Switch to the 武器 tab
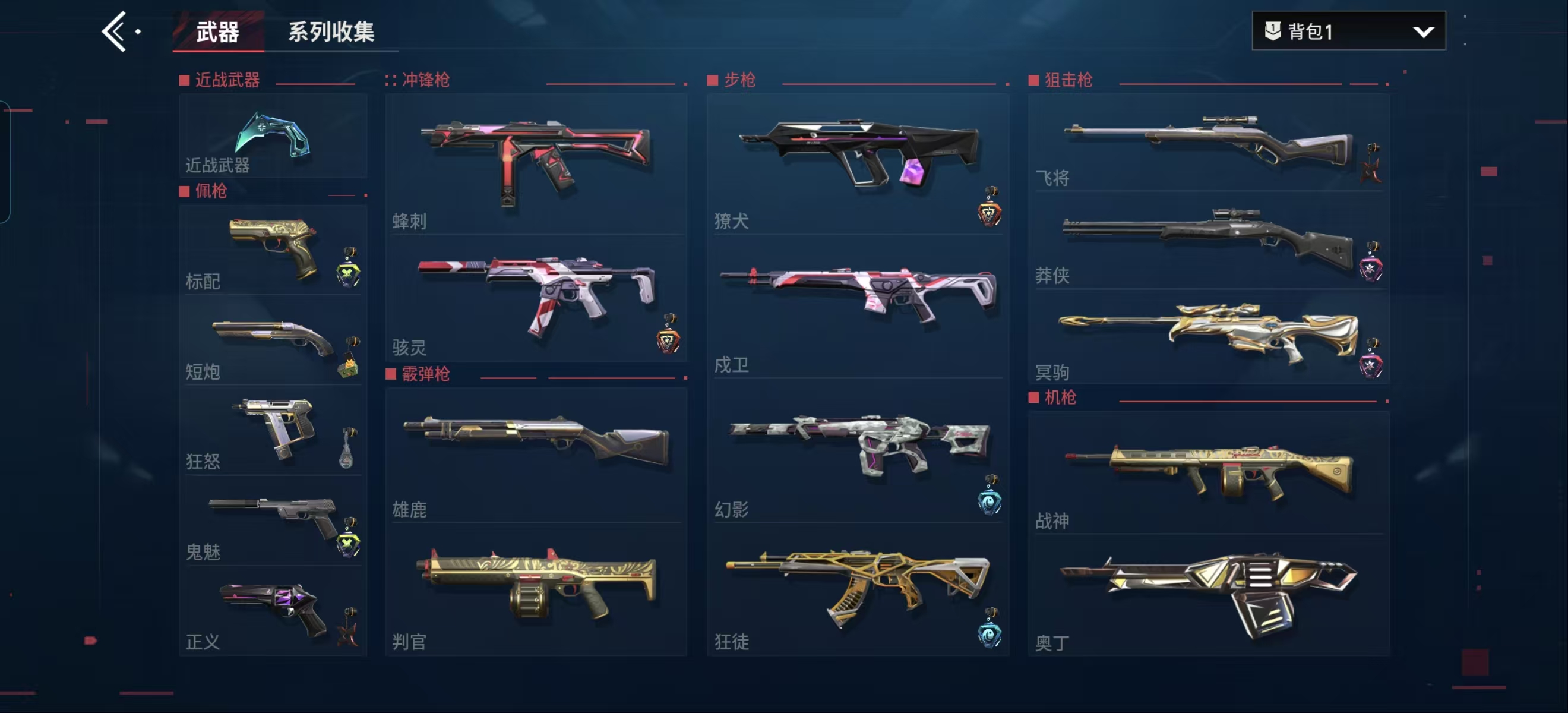The height and width of the screenshot is (713, 1568). click(x=217, y=31)
